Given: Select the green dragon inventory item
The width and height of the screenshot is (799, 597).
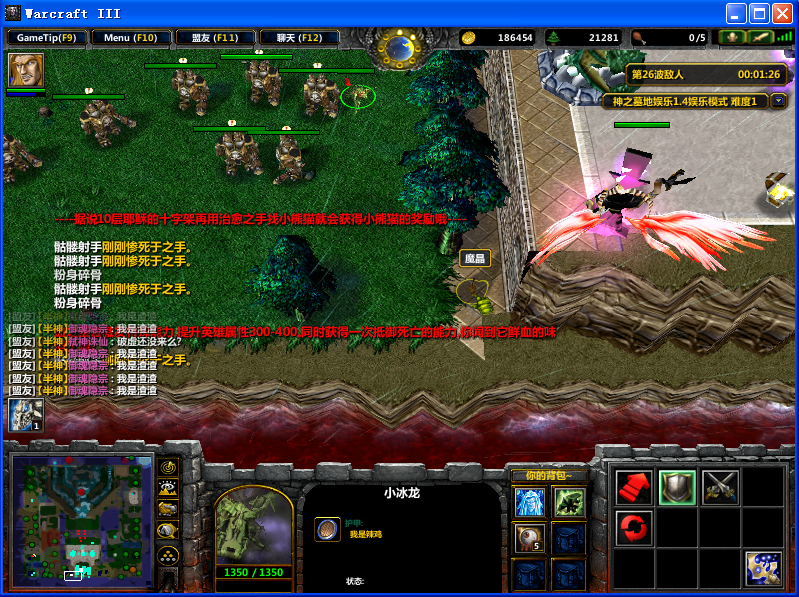Looking at the screenshot, I should coord(569,502).
